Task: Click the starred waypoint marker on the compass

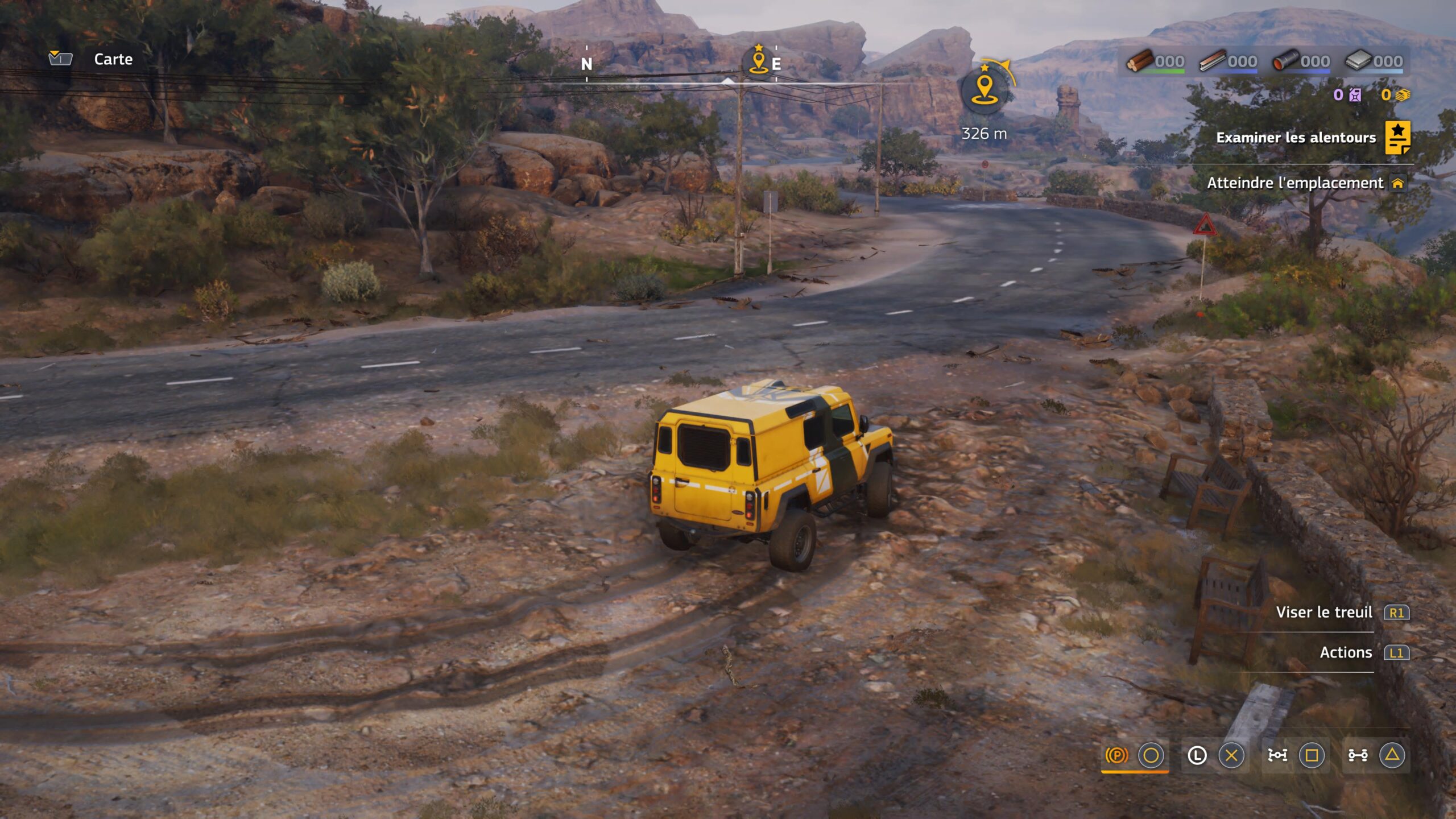Action: tap(759, 60)
